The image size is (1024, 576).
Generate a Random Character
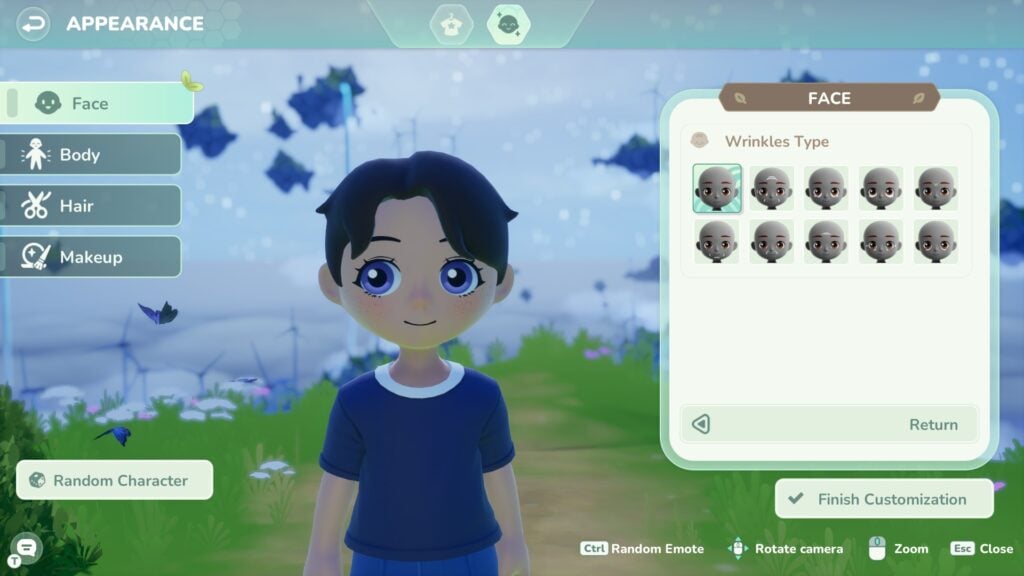pos(115,480)
